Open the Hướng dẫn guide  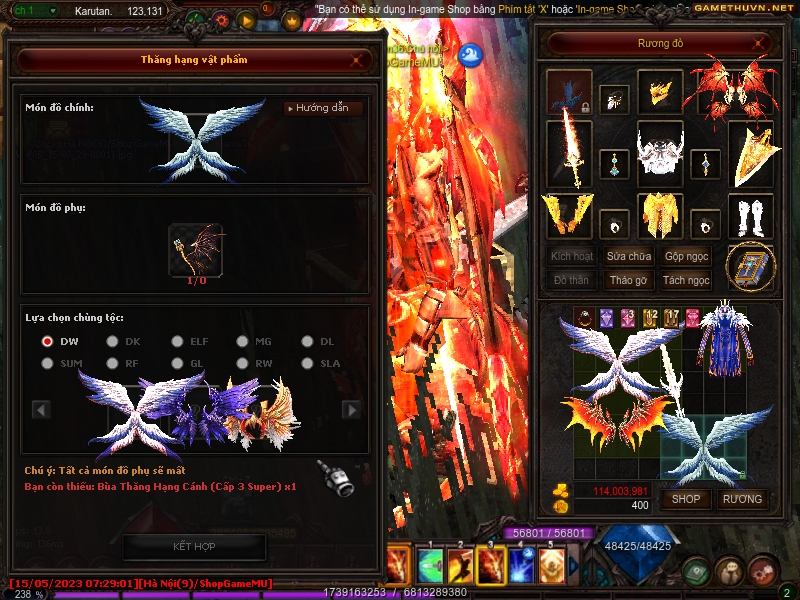point(323,108)
